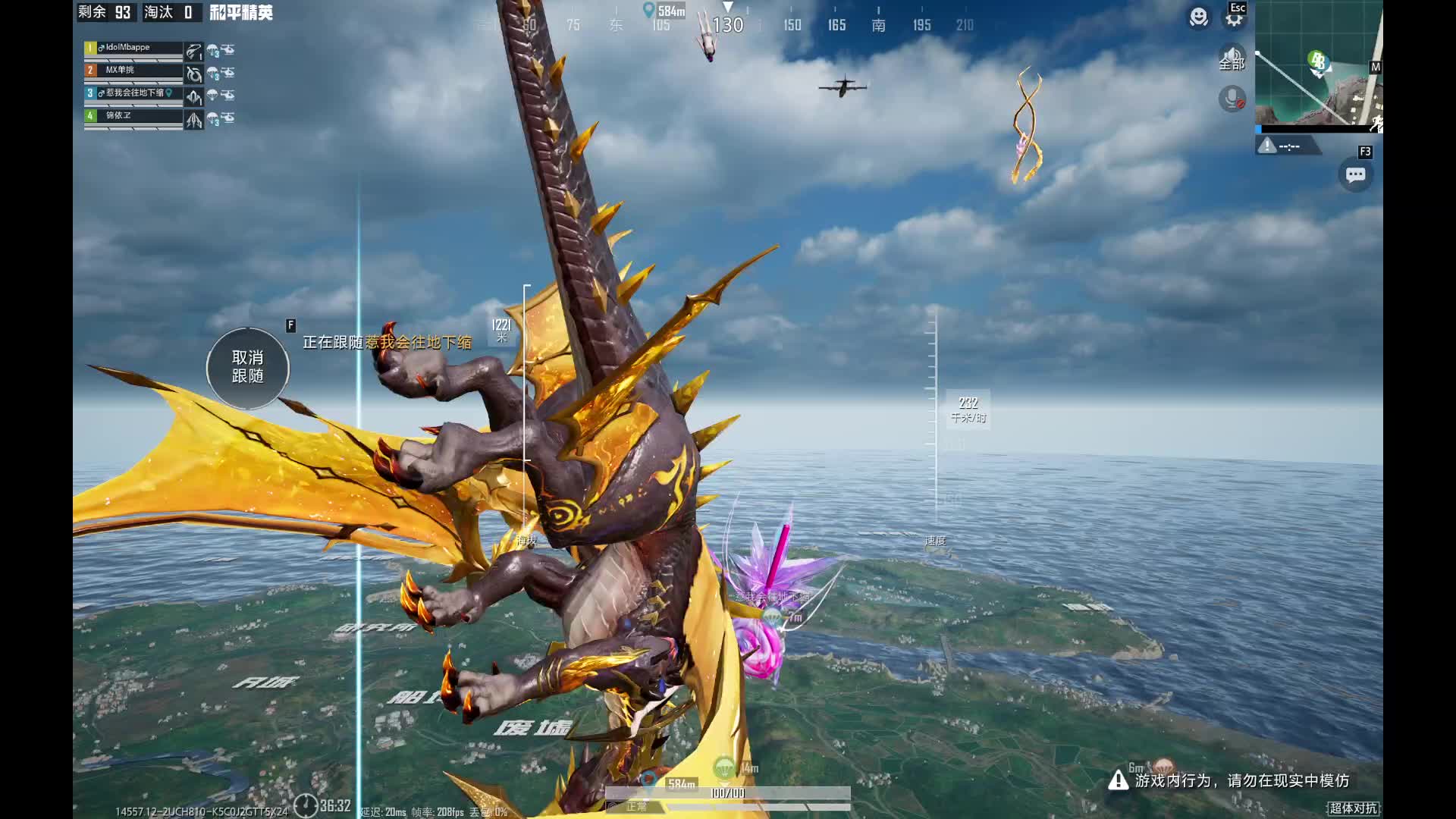Select teammate MX单挑 in the squad list
Viewport: 1456px width, 819px height.
133,71
